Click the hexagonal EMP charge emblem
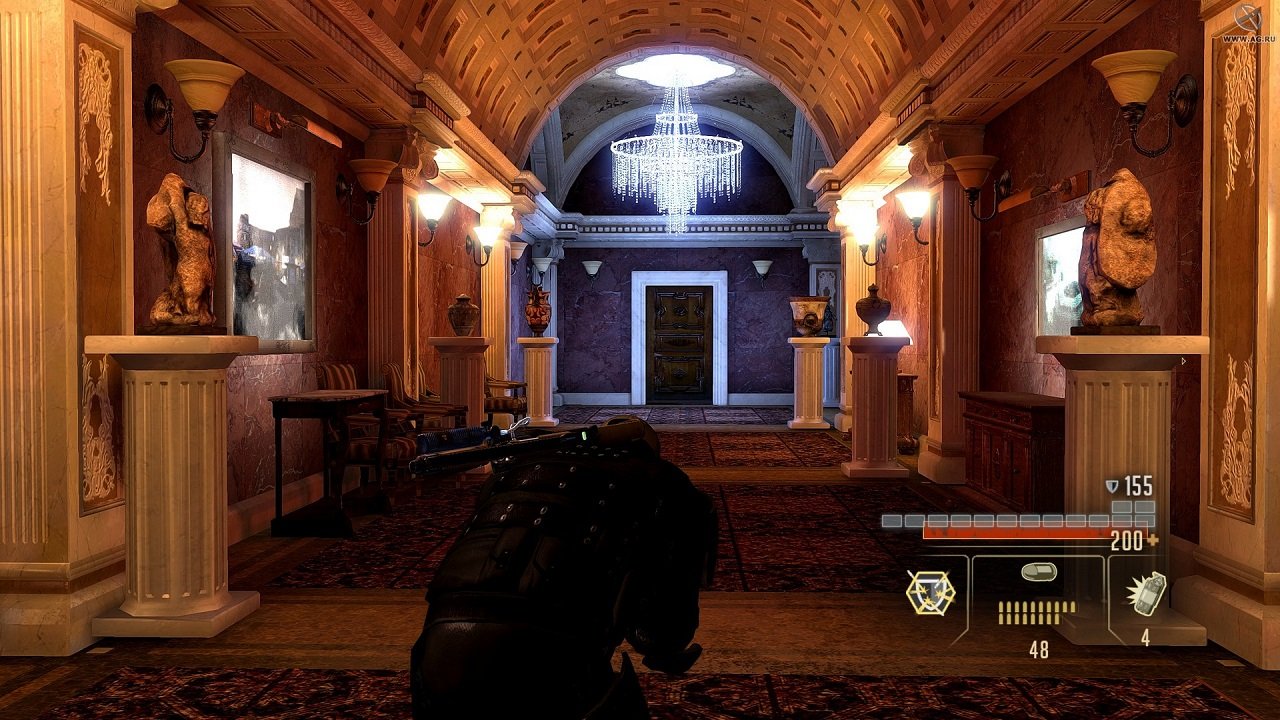 pyautogui.click(x=930, y=592)
